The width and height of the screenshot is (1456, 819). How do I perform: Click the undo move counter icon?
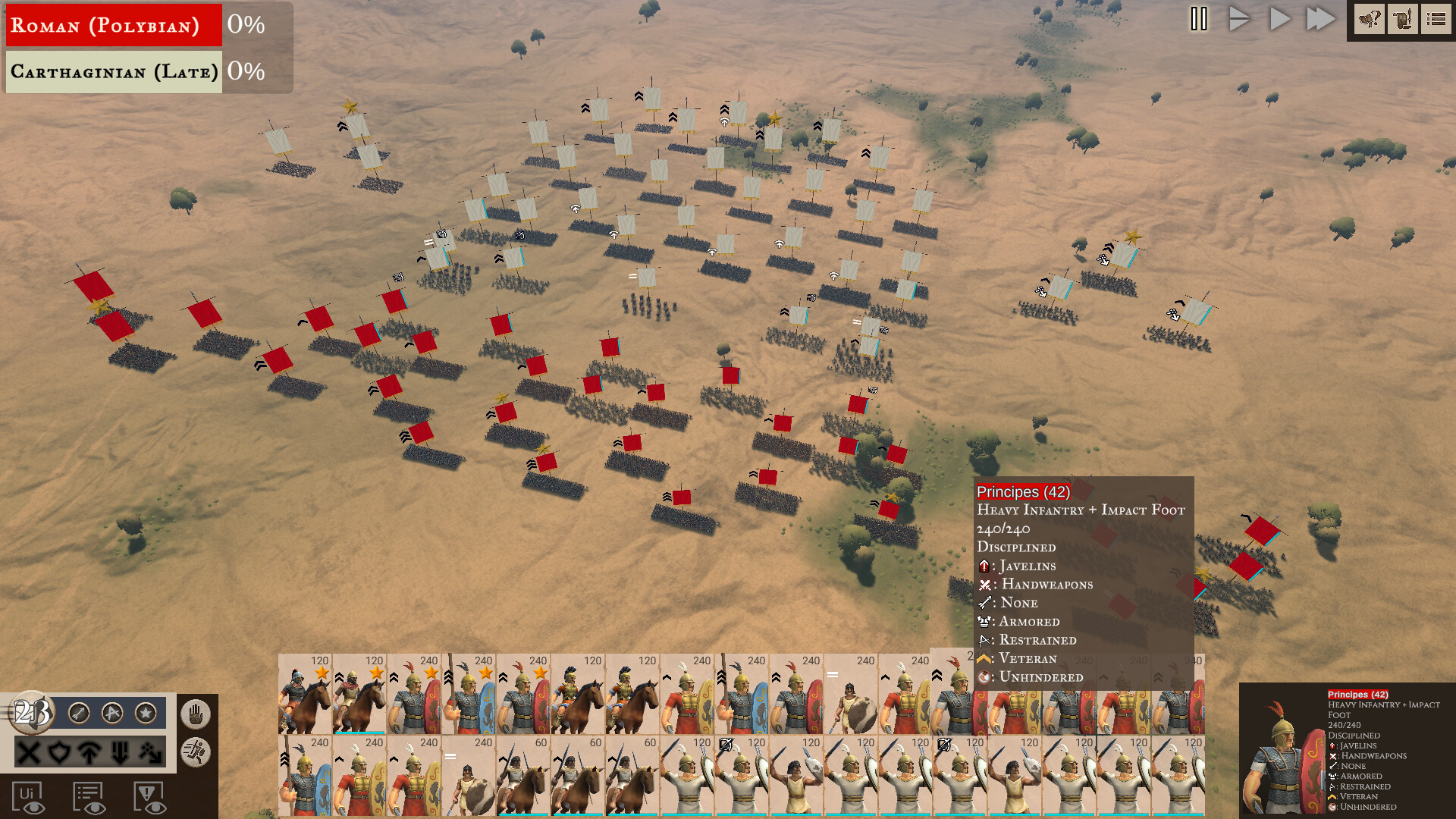pos(30,711)
